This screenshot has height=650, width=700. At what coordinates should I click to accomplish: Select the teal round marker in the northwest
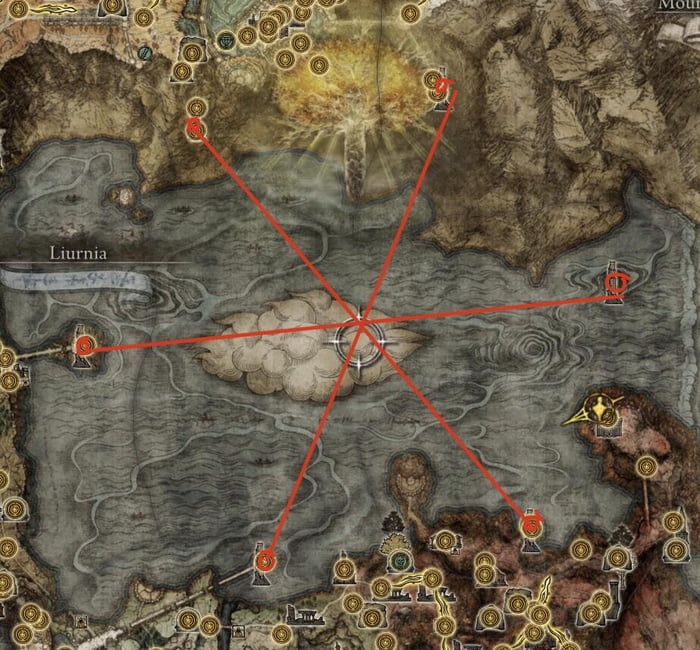point(145,52)
